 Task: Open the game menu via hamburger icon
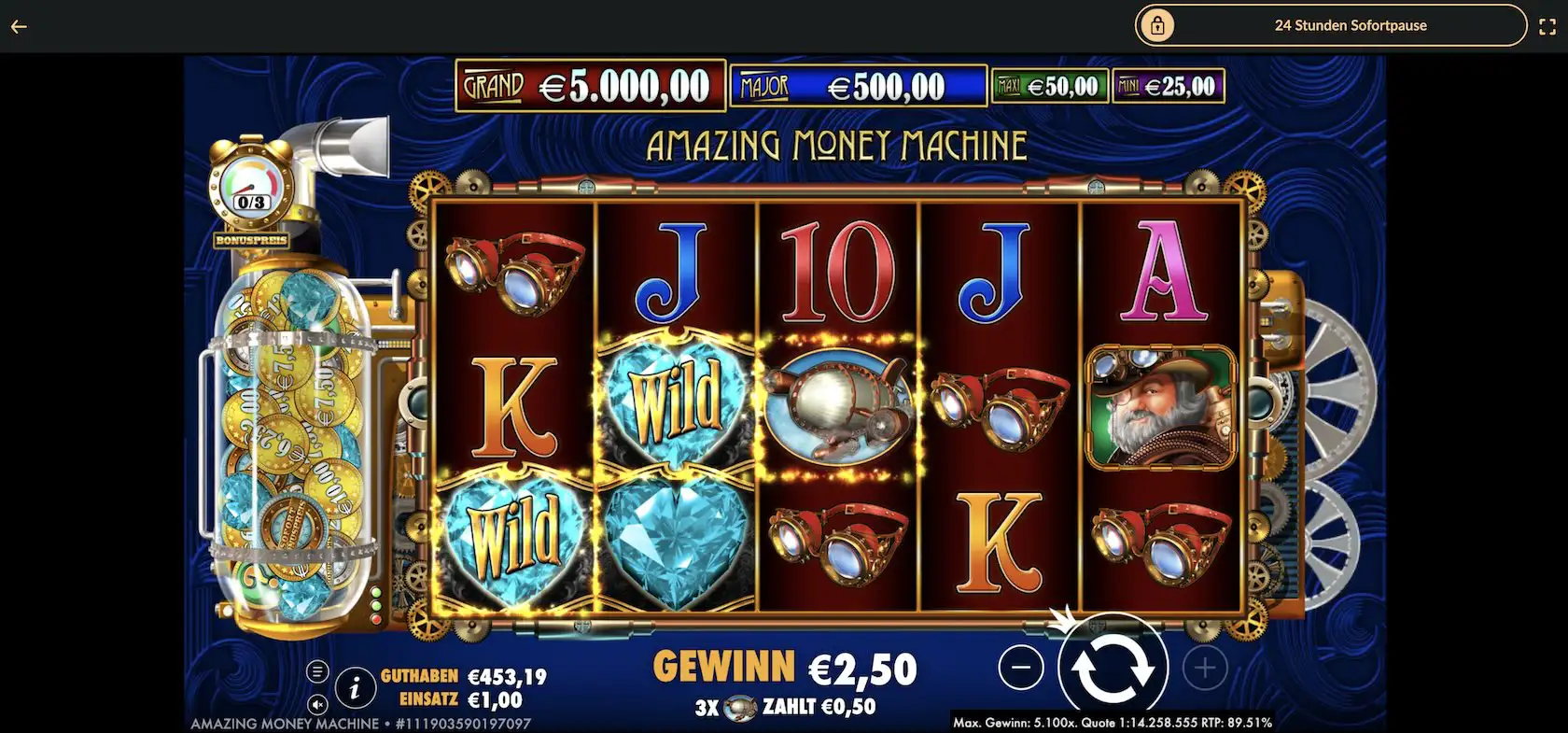coord(318,670)
